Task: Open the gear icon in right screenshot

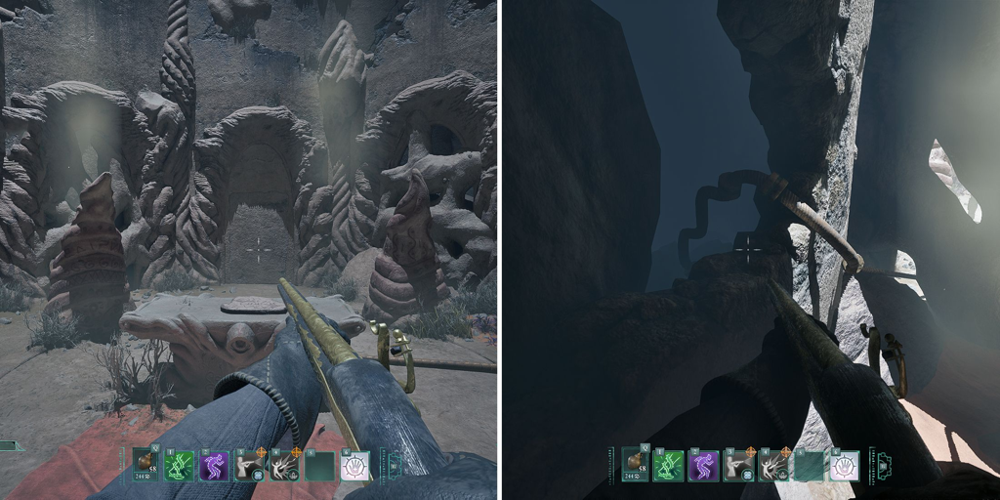Action: [883, 464]
